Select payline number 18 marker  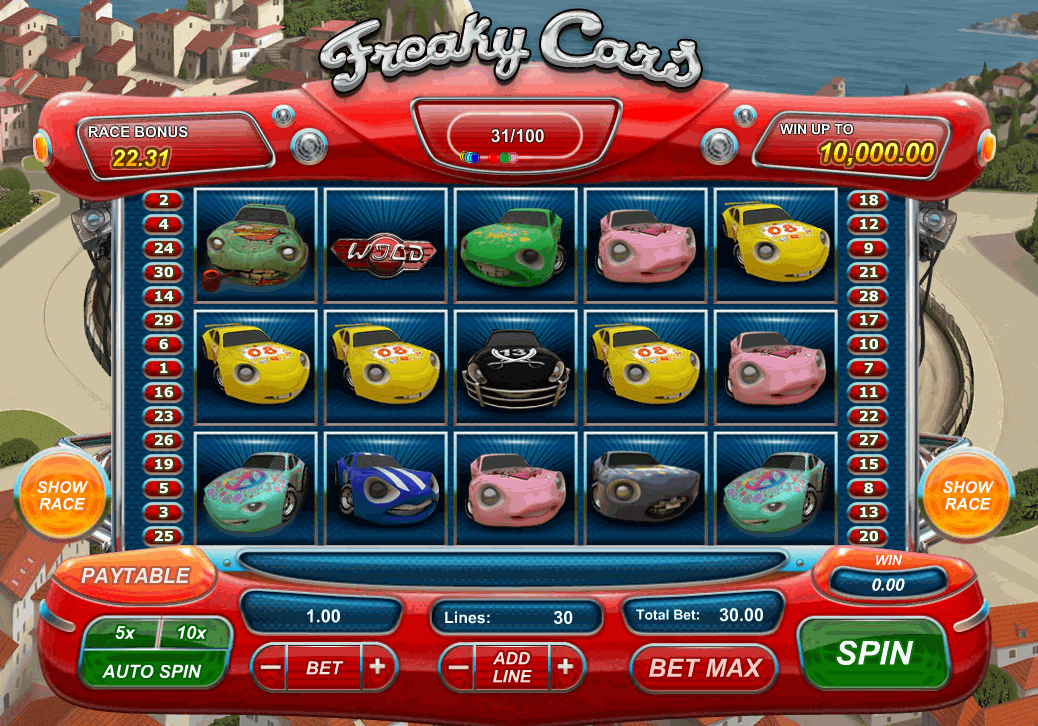(868, 200)
